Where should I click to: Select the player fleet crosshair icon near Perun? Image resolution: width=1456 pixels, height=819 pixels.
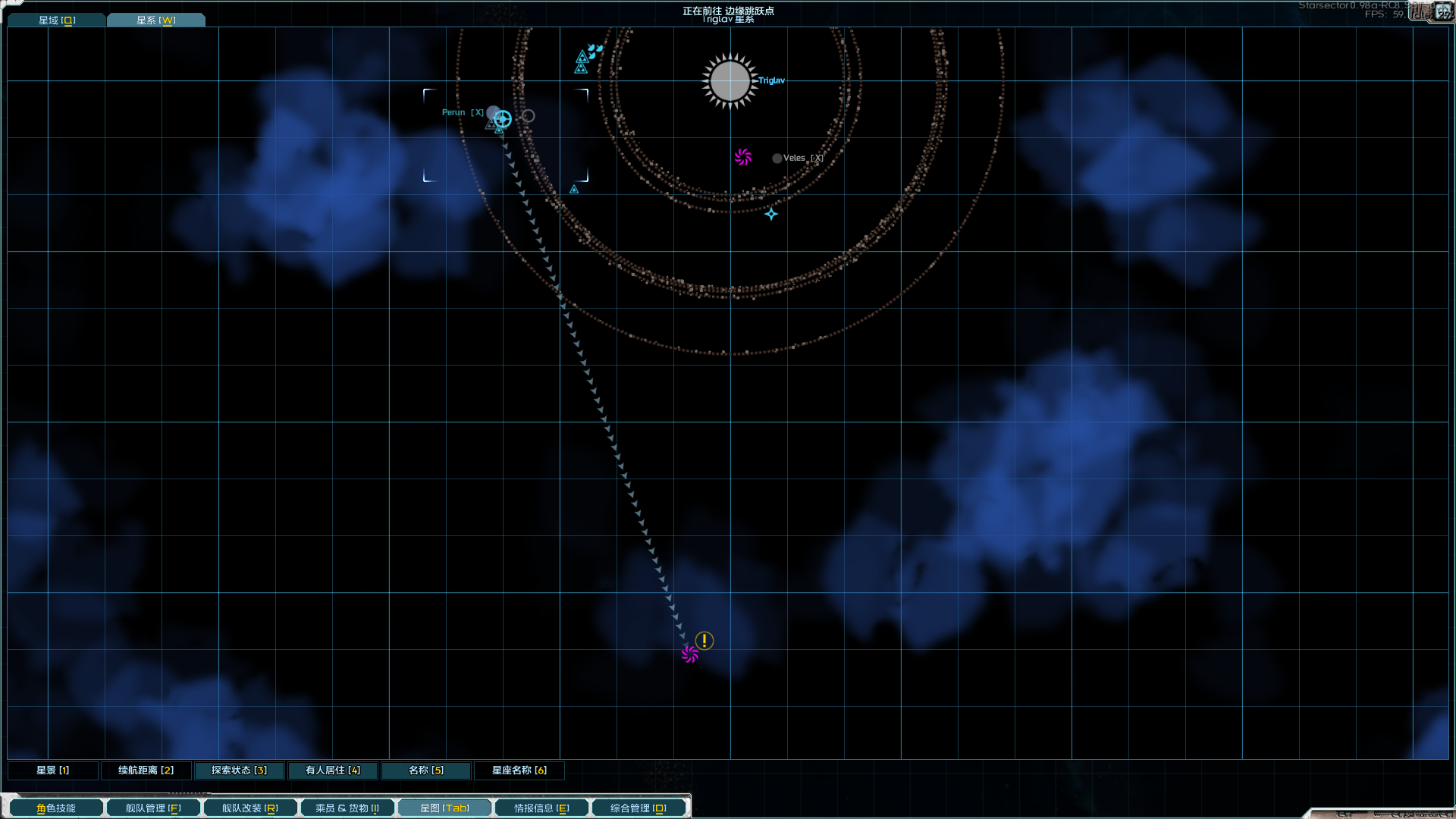pyautogui.click(x=502, y=119)
